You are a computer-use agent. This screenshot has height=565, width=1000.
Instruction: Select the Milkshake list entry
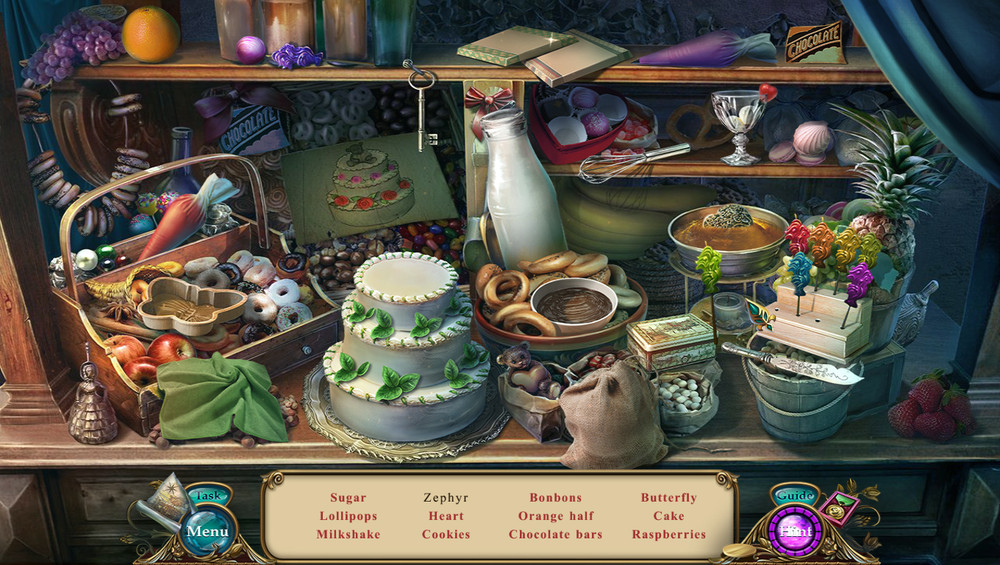point(349,534)
